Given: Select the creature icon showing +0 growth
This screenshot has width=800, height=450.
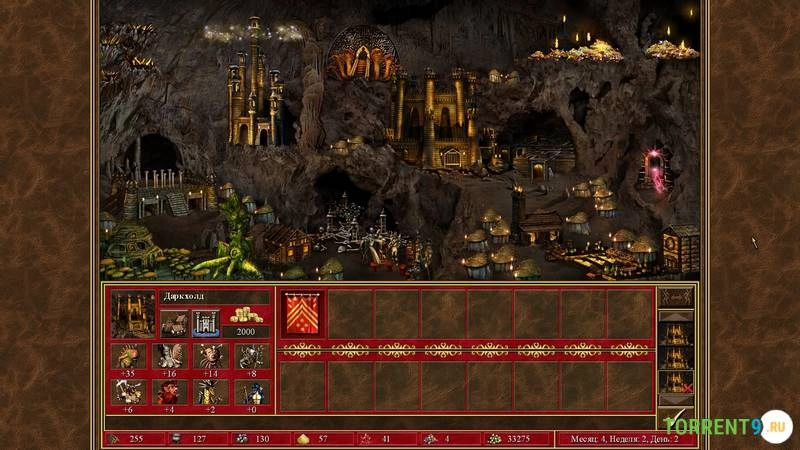Looking at the screenshot, I should [x=251, y=391].
